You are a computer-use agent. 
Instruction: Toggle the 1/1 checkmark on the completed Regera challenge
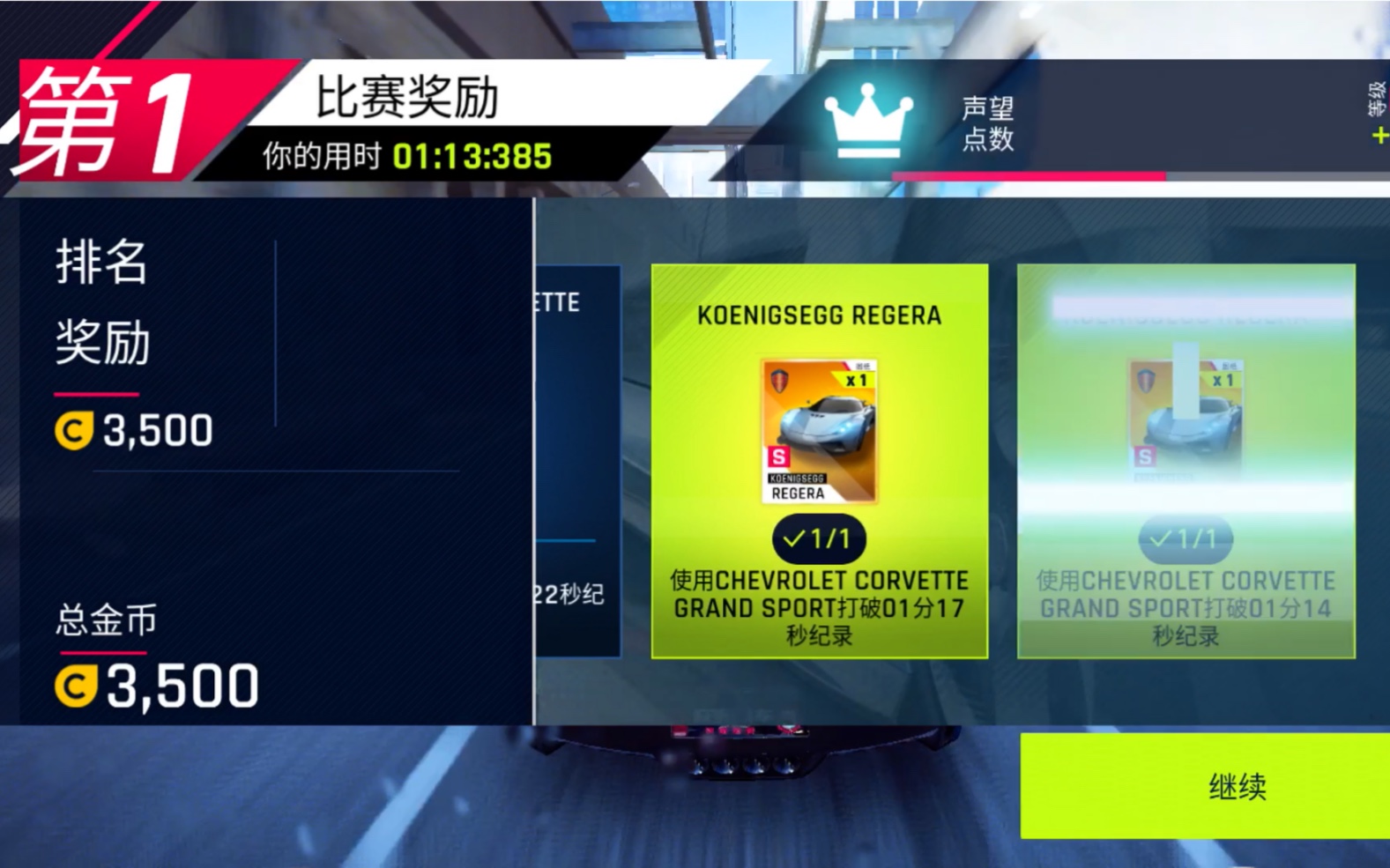coord(818,538)
